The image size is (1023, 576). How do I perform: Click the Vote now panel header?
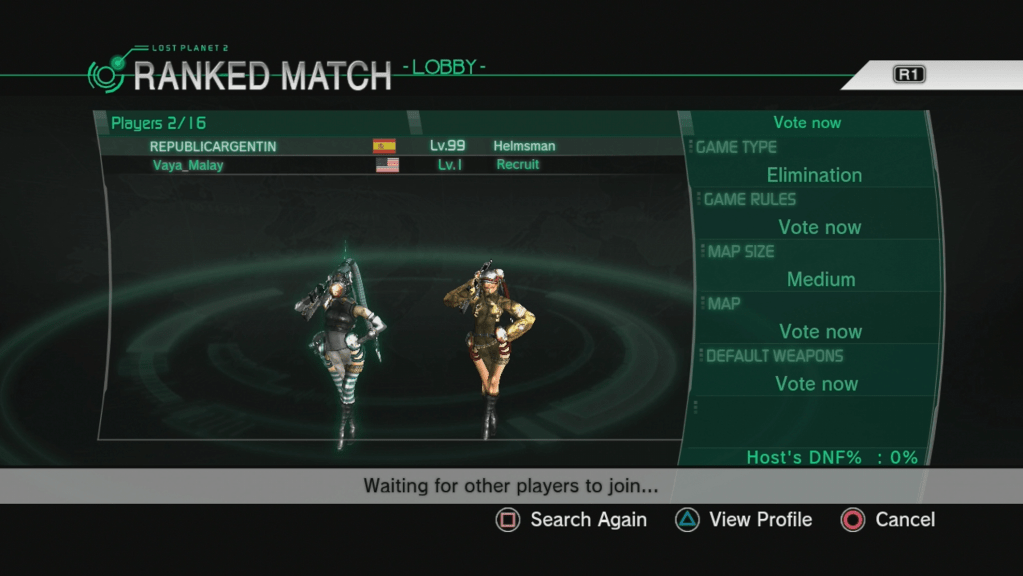pos(807,123)
